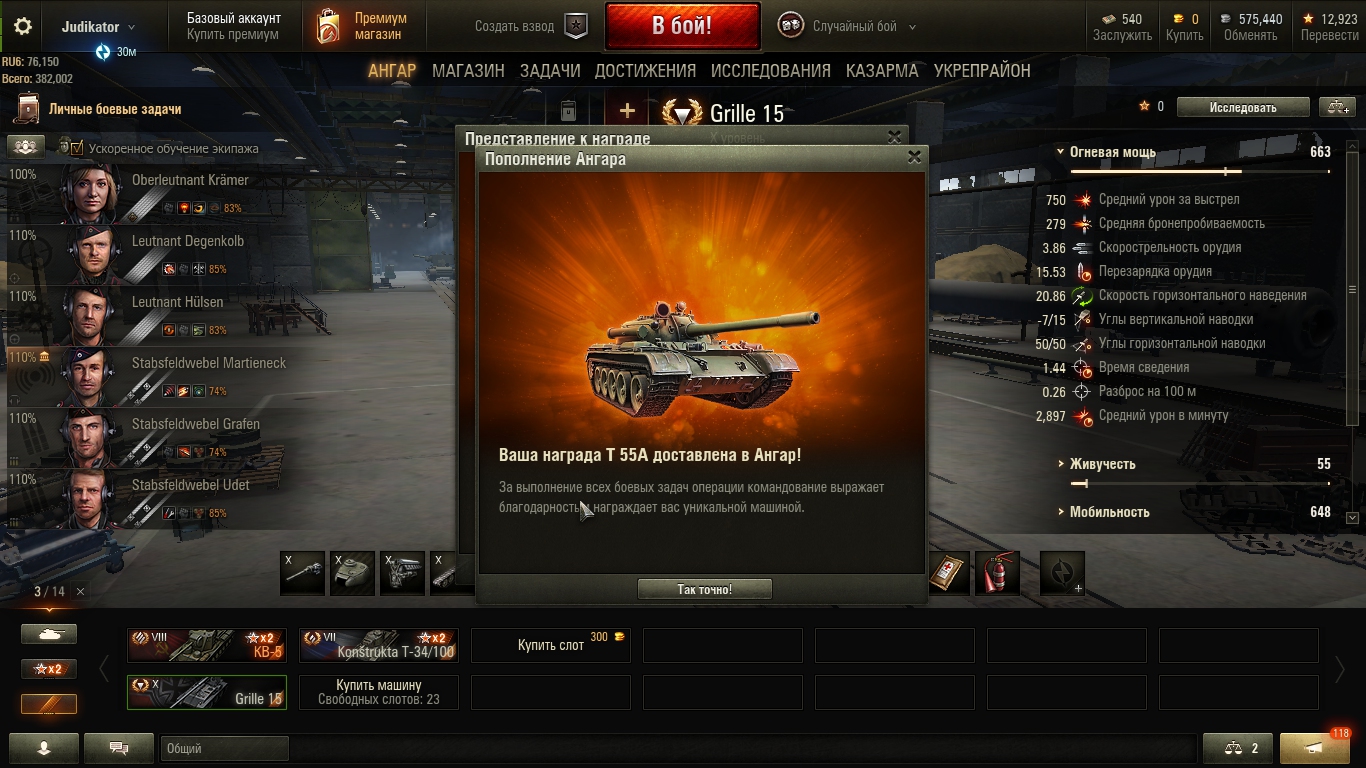Switch to the ЗАДАЧИ tab
The width and height of the screenshot is (1366, 768).
[550, 71]
